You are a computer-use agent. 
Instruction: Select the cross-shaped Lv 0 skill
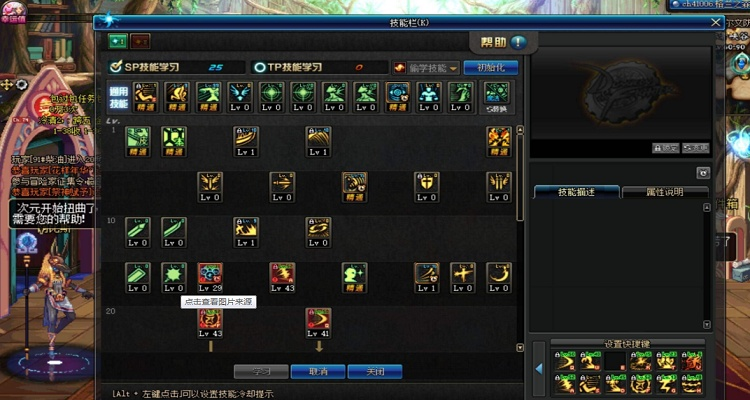click(x=462, y=275)
